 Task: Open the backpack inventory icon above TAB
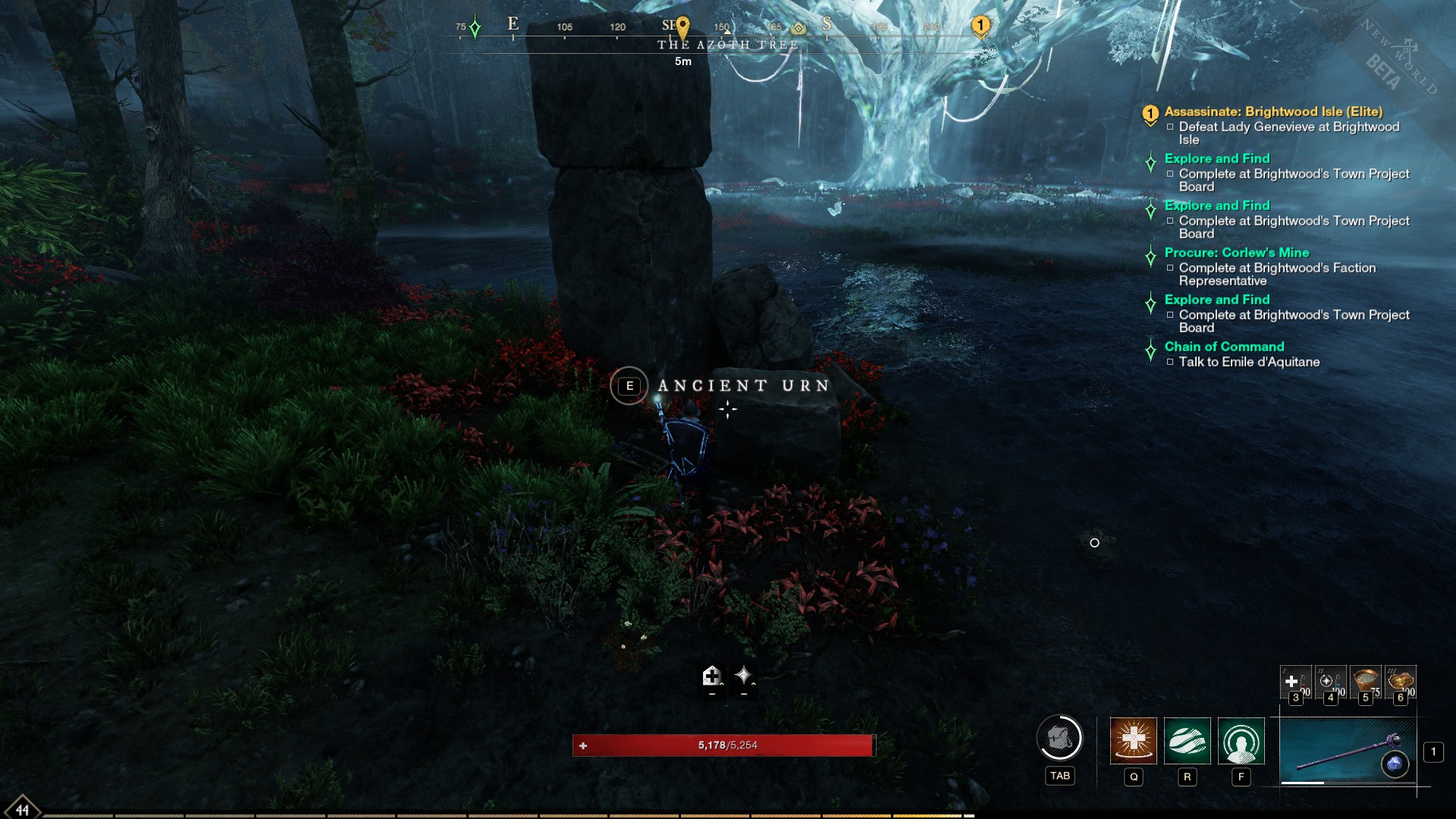tap(1059, 739)
